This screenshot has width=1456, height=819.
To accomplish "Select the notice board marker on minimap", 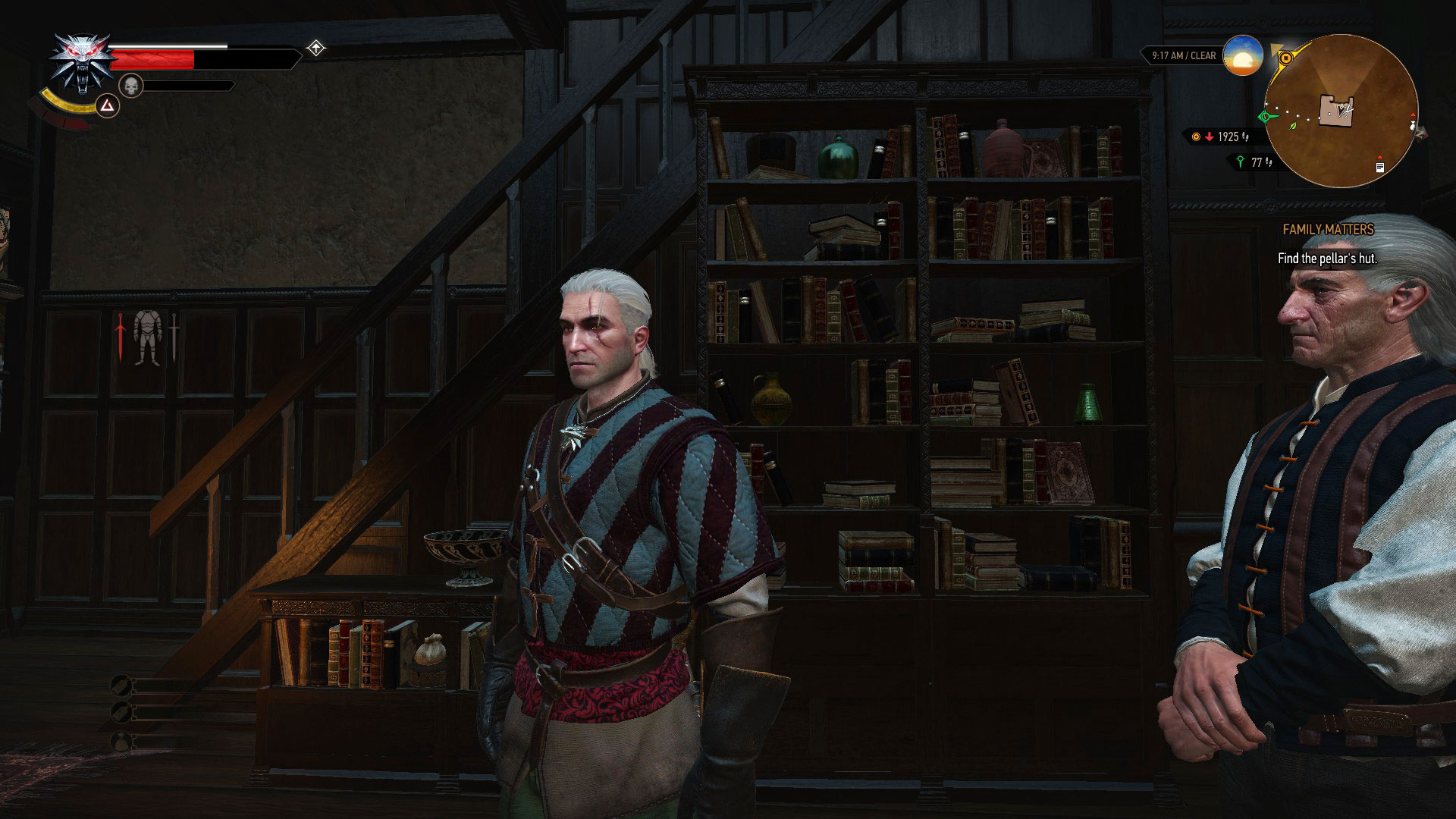I will point(1379,167).
